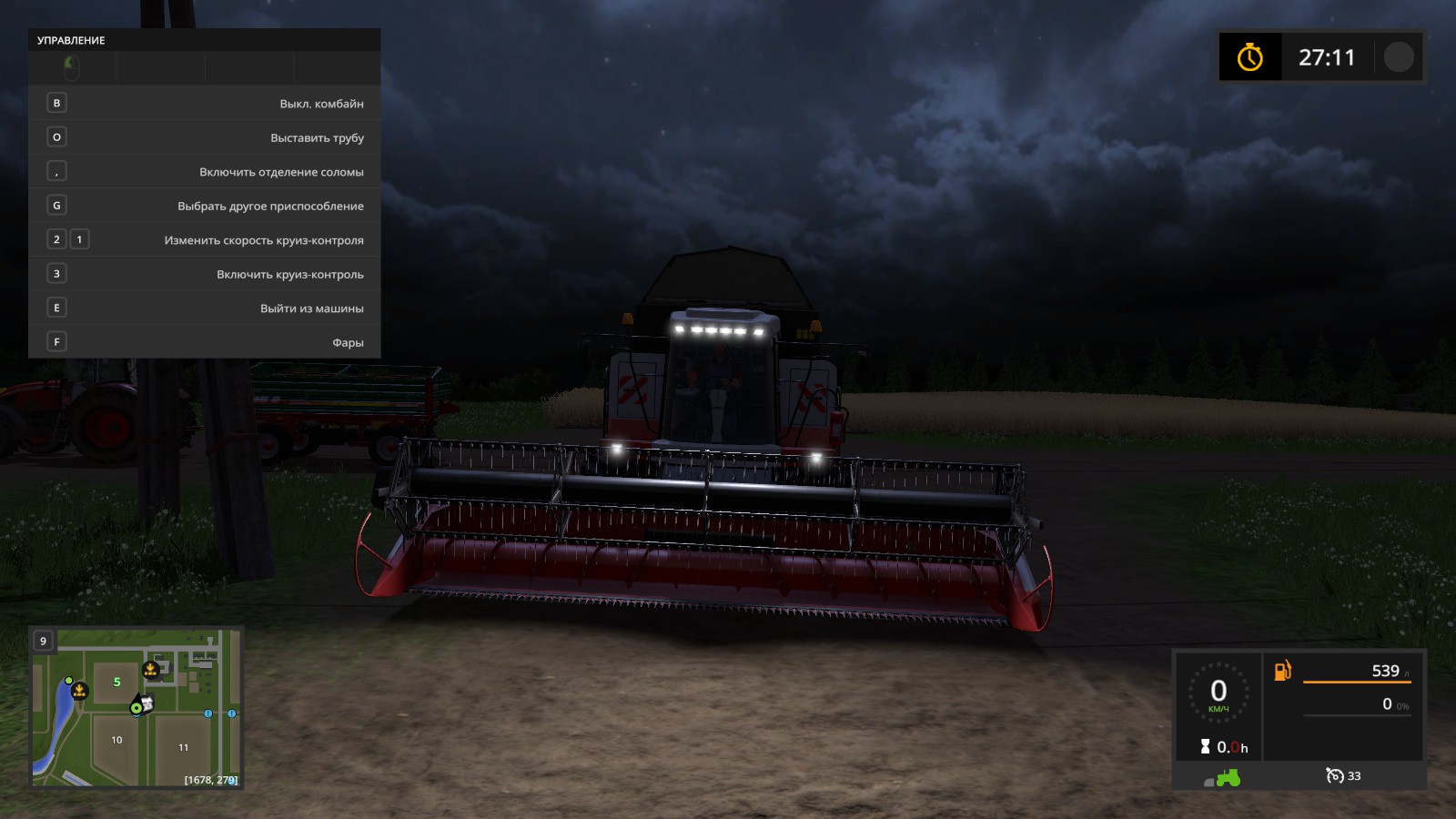This screenshot has height=819, width=1456.
Task: Select the orange stopwatch timer icon
Action: pyautogui.click(x=1250, y=56)
